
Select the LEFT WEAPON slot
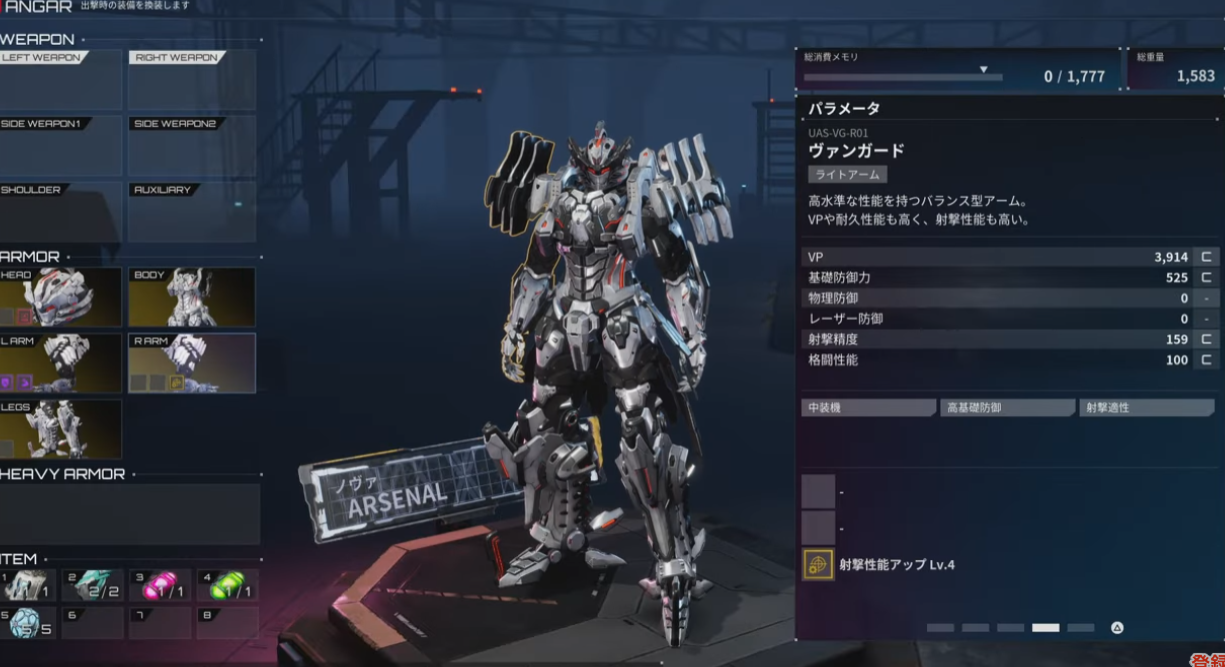click(x=60, y=80)
